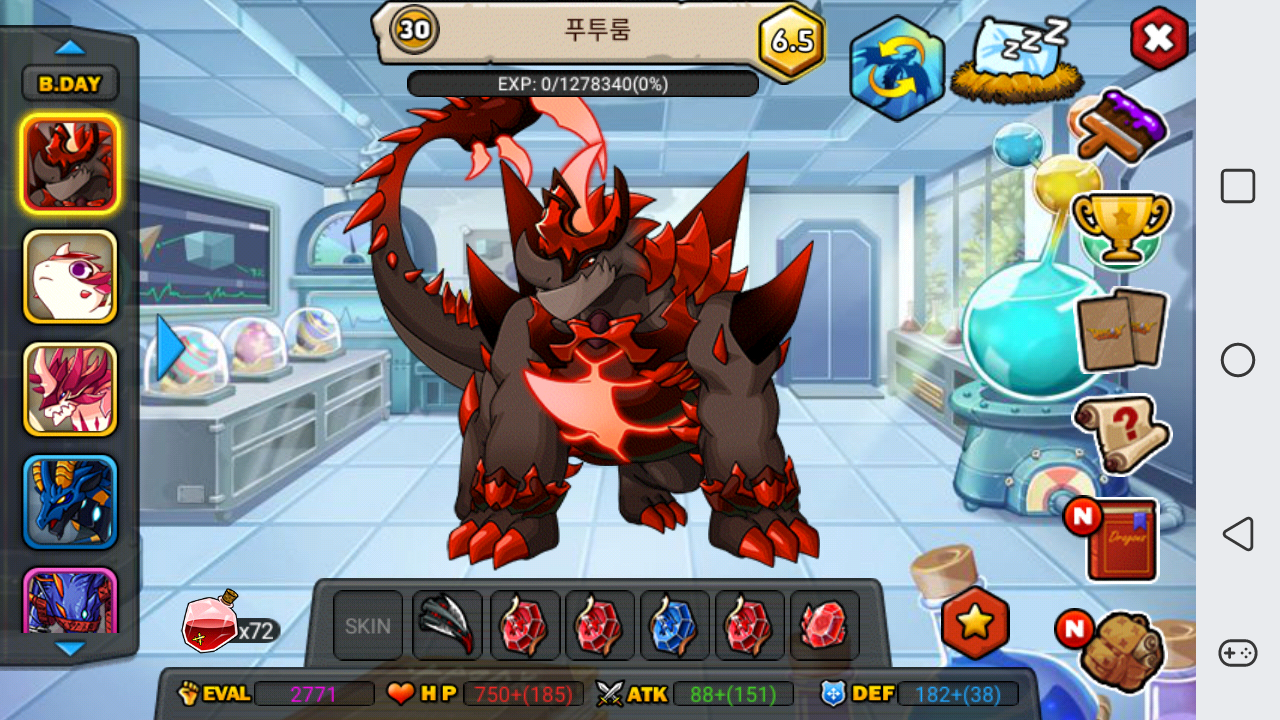Use the red potion bottle
This screenshot has width=1280, height=720.
pyautogui.click(x=210, y=622)
